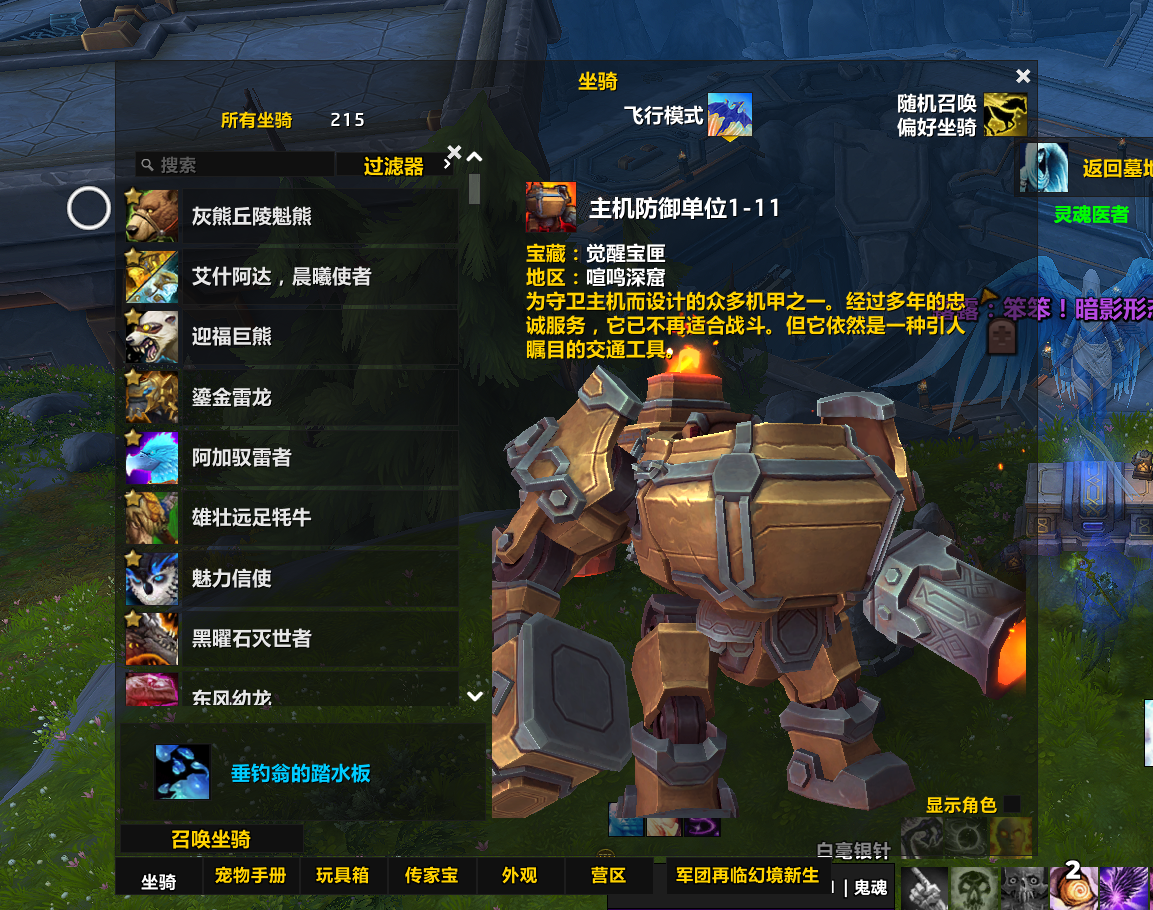
Task: Choose 雄壮远足牦牛 mount entry
Action: [290, 518]
